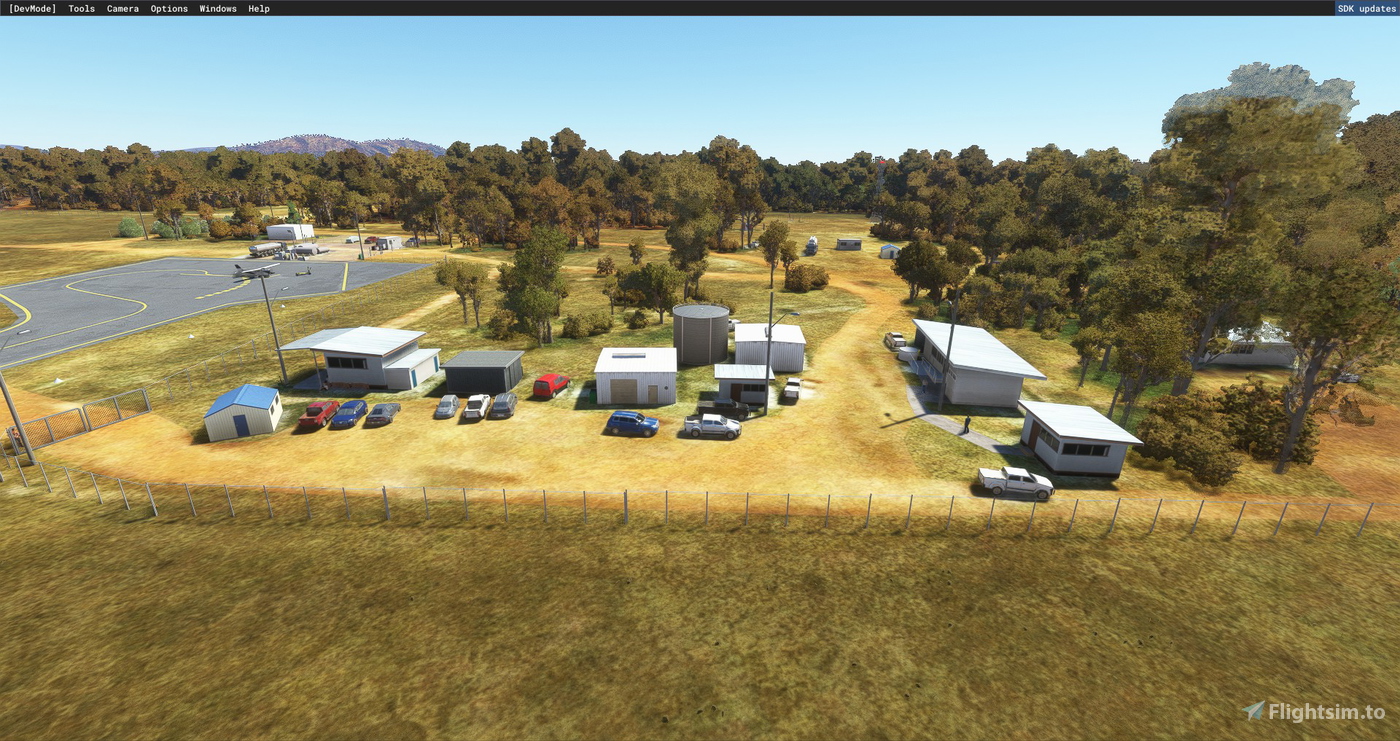
Task: Select the person walking near the white building
Action: point(967,424)
